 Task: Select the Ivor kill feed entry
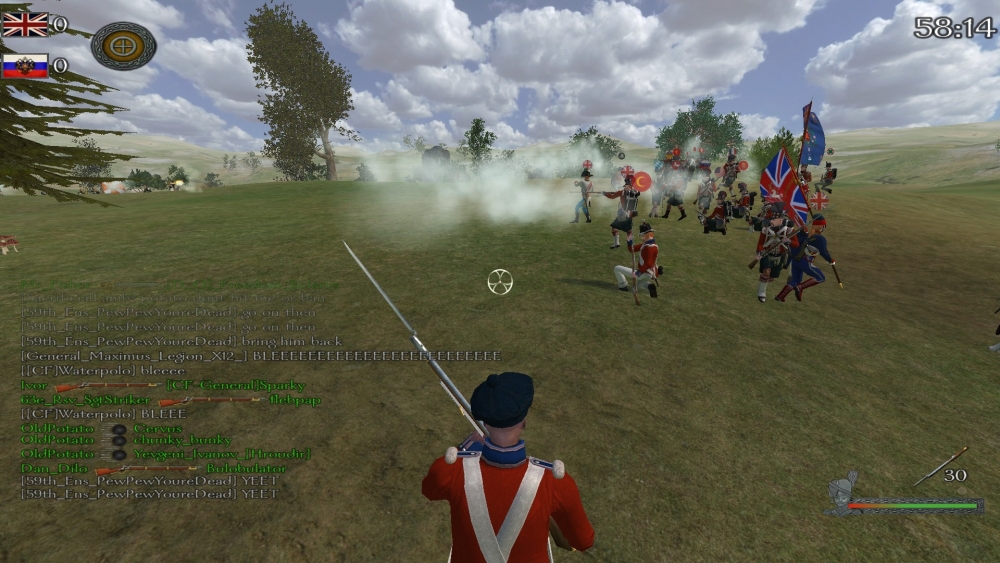163,385
